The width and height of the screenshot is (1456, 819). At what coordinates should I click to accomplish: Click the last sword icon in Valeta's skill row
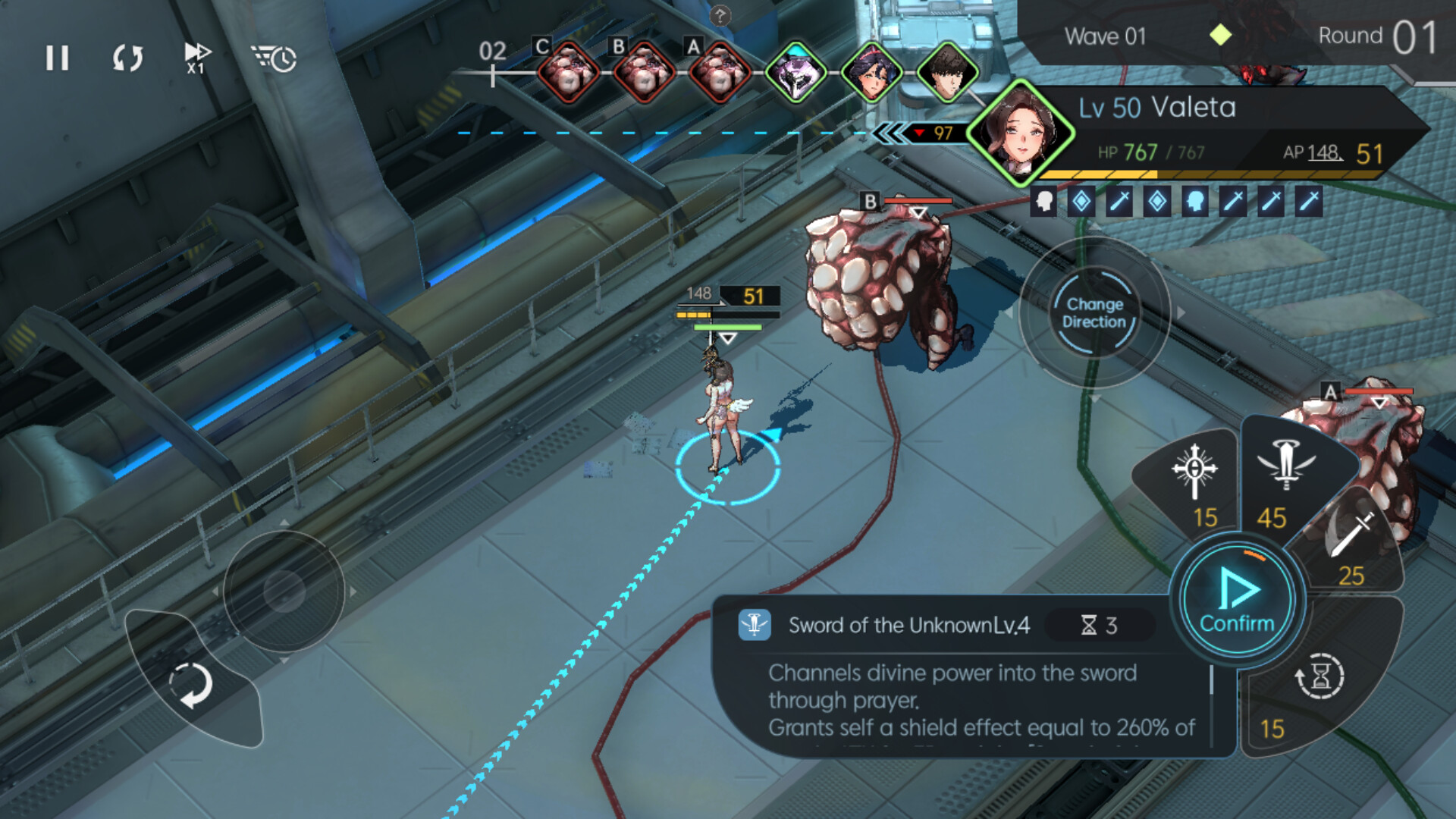click(1310, 202)
